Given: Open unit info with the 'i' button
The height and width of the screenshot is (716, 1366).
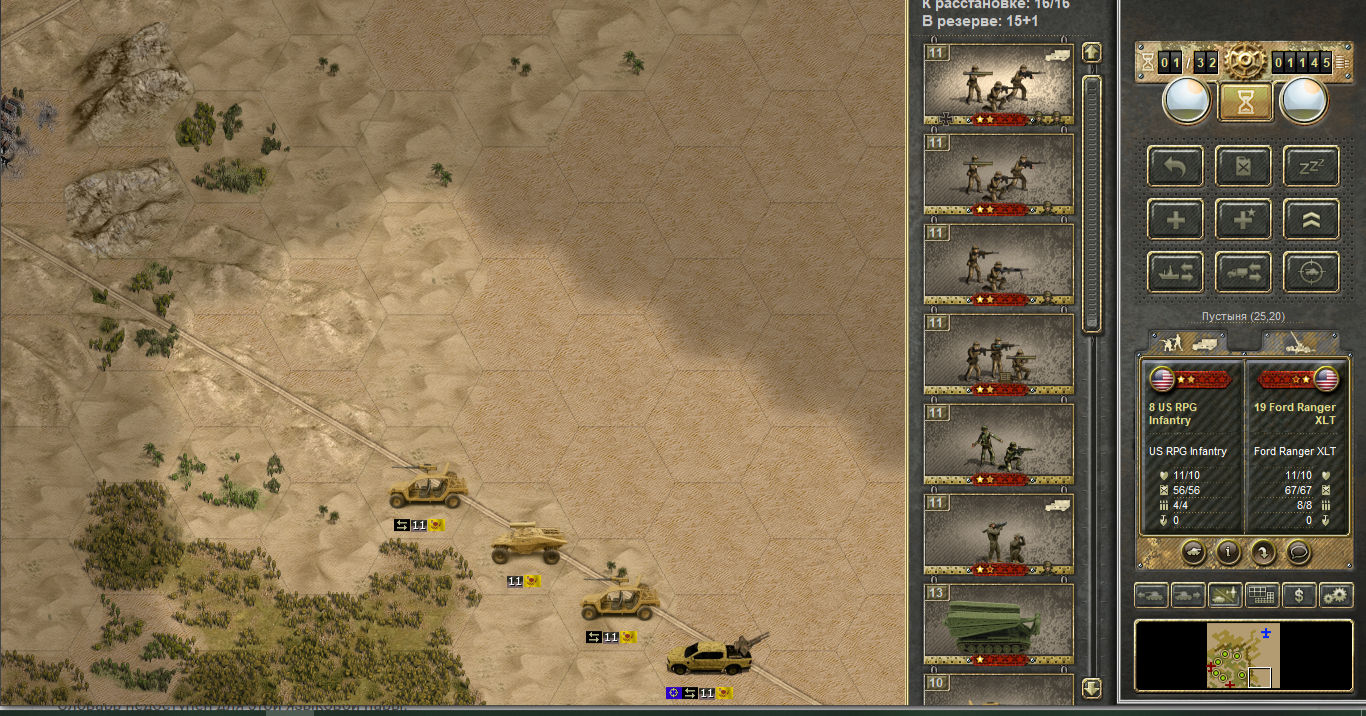Looking at the screenshot, I should (1228, 551).
